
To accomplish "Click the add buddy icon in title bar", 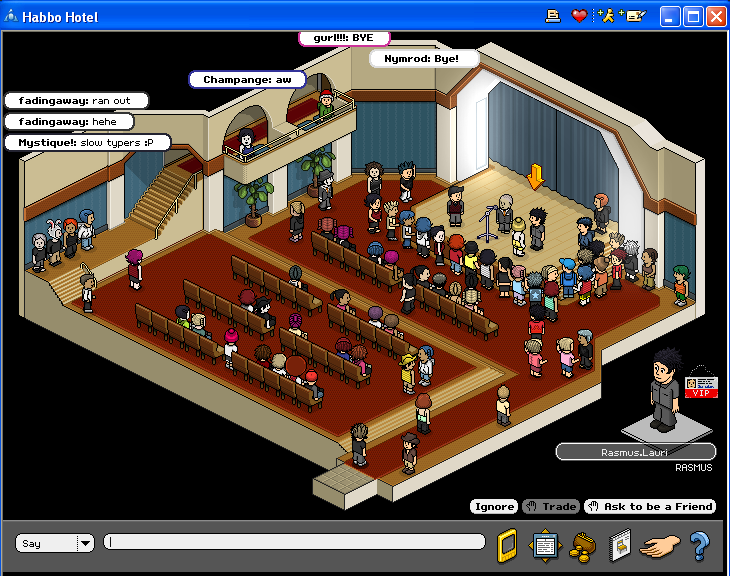I will click(606, 16).
